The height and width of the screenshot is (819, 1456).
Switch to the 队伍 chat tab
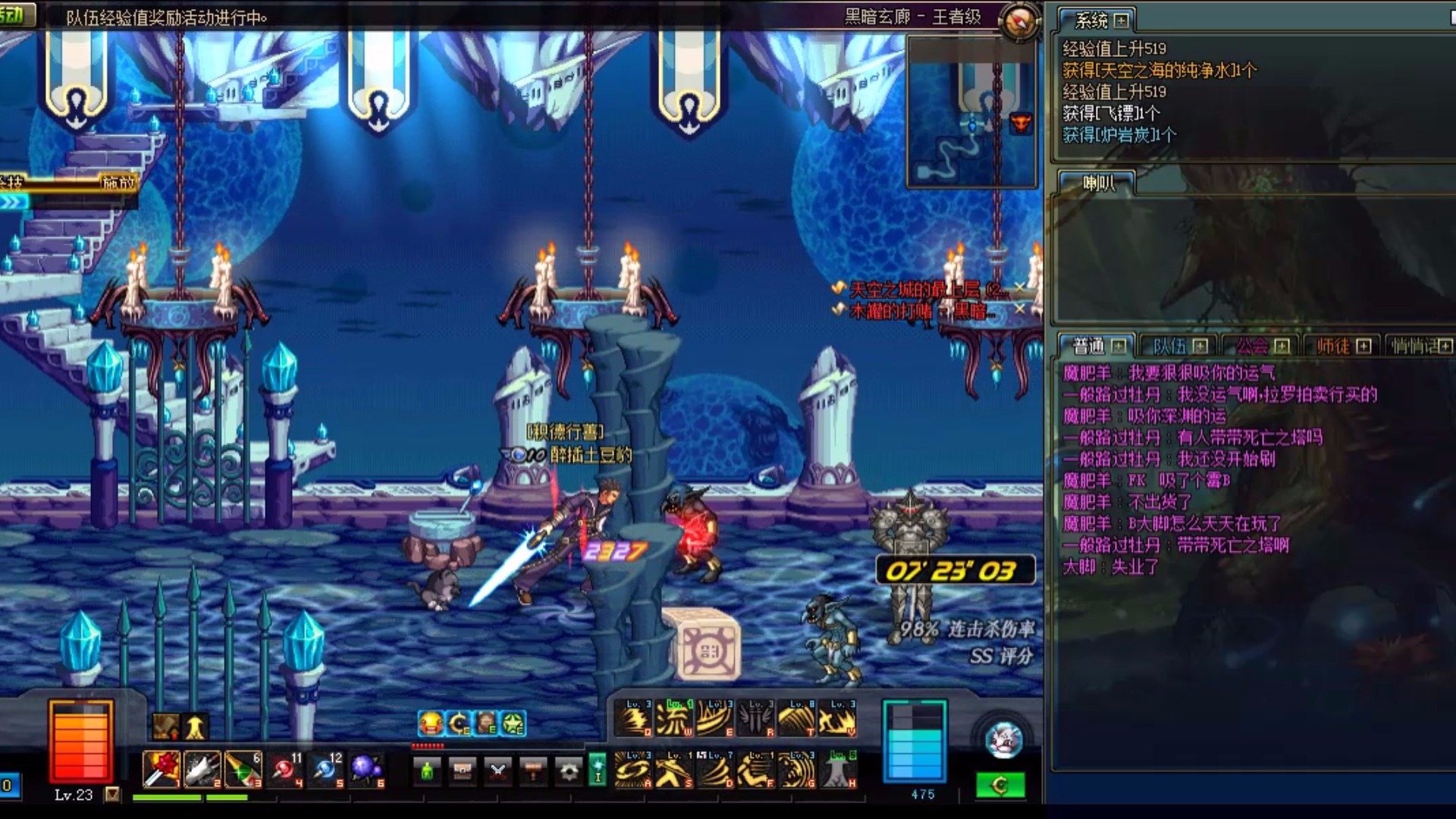(x=1169, y=347)
